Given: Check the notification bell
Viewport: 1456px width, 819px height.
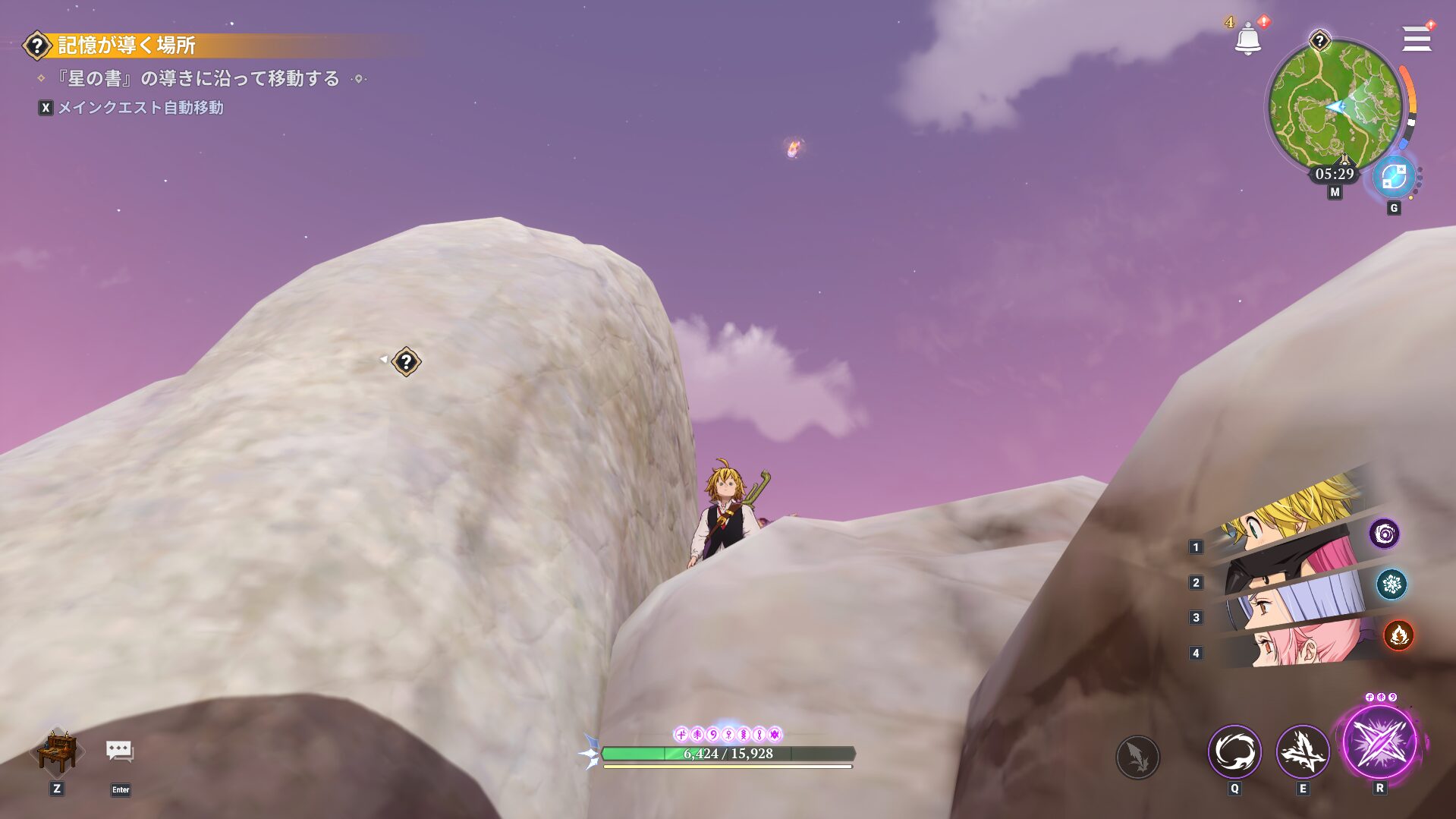Looking at the screenshot, I should point(1247,39).
